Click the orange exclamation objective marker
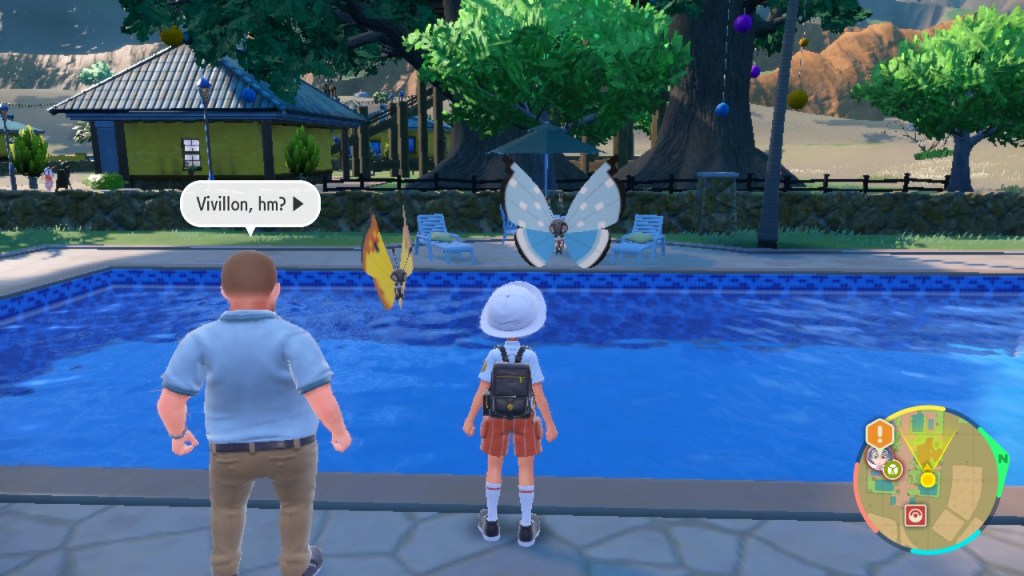This screenshot has height=576, width=1024. [x=880, y=434]
